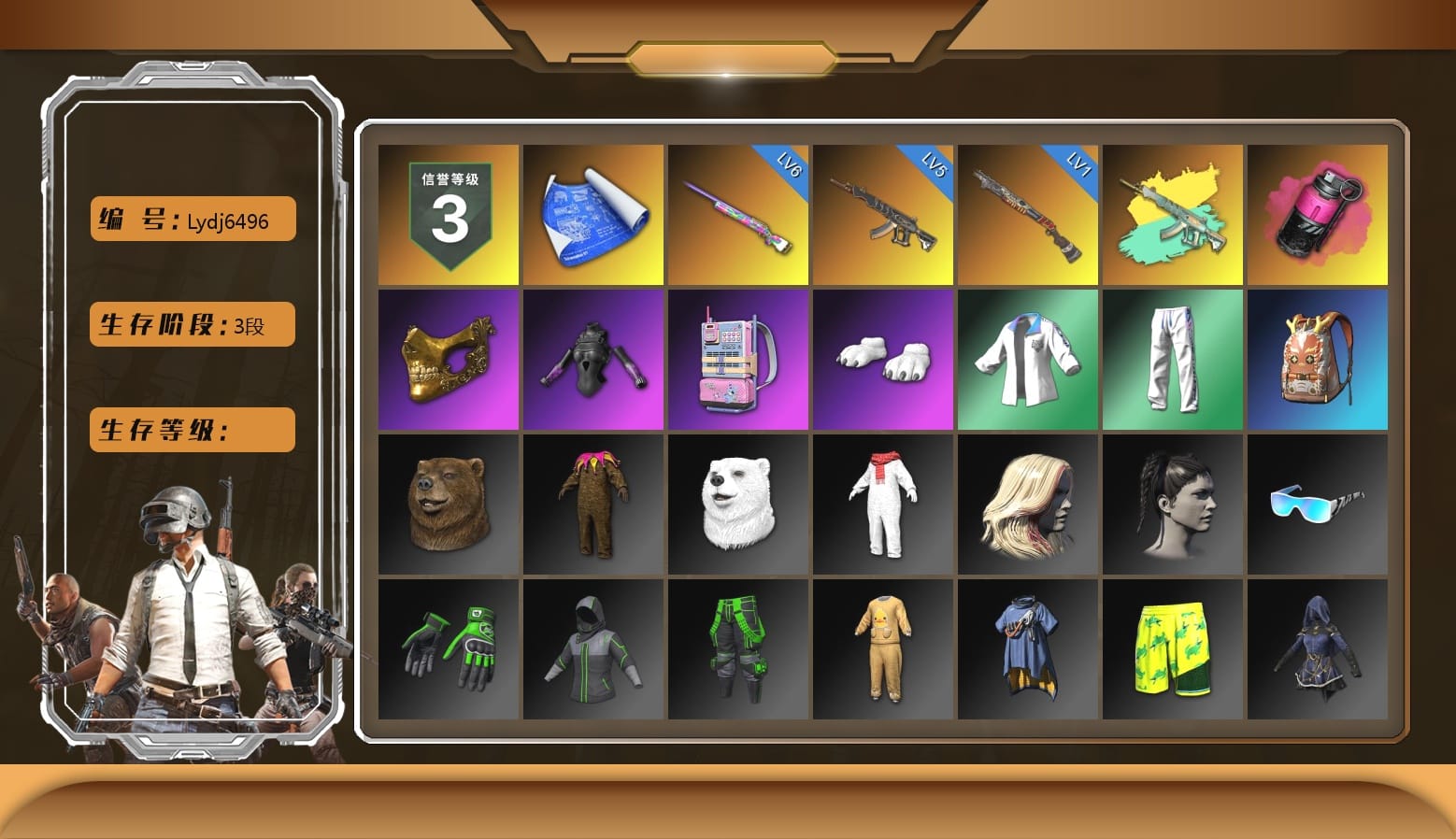Select the LV6 pink sniper rifle skin
Viewport: 1456px width, 839px height.
[x=738, y=213]
